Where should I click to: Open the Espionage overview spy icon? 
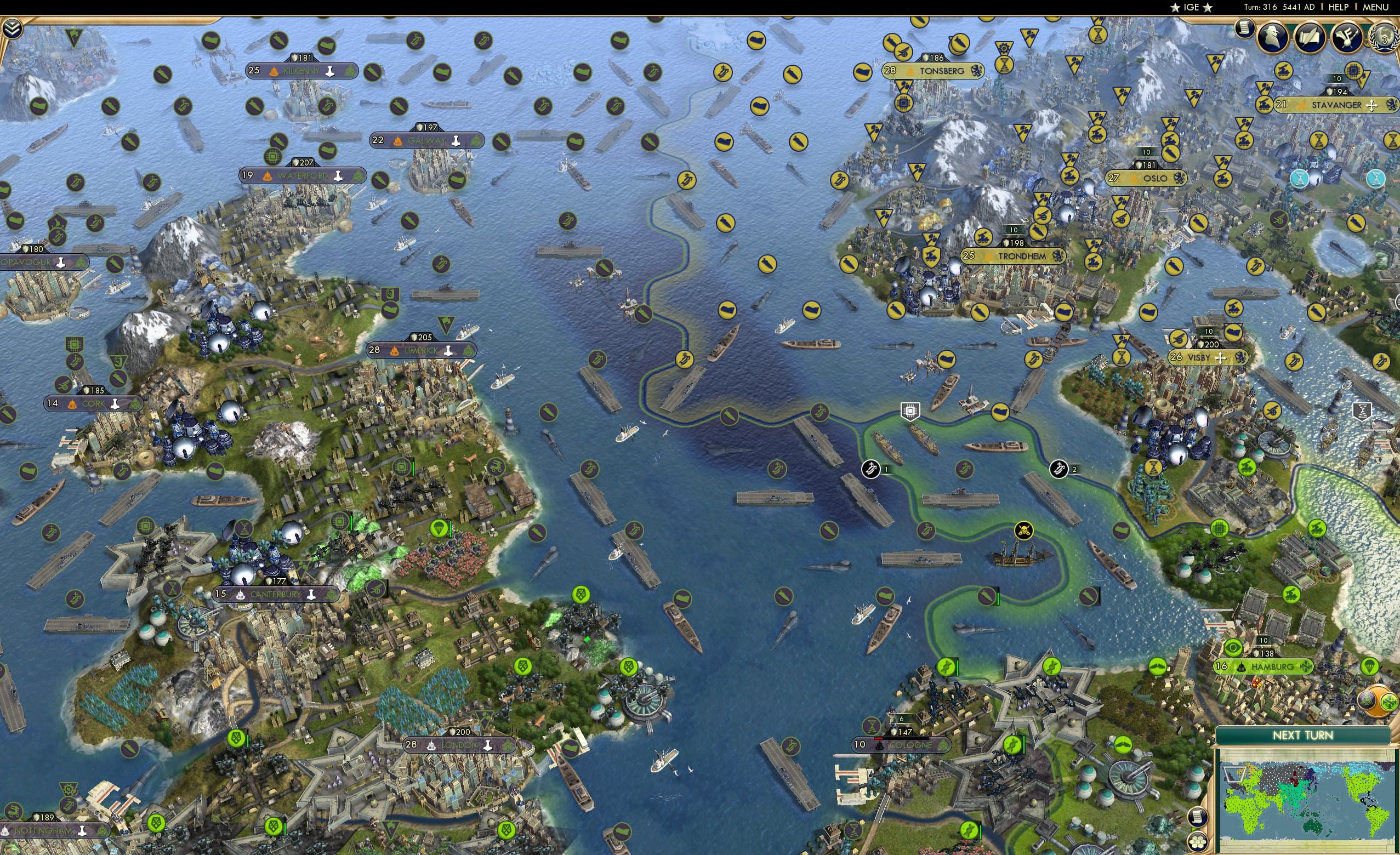(1272, 37)
